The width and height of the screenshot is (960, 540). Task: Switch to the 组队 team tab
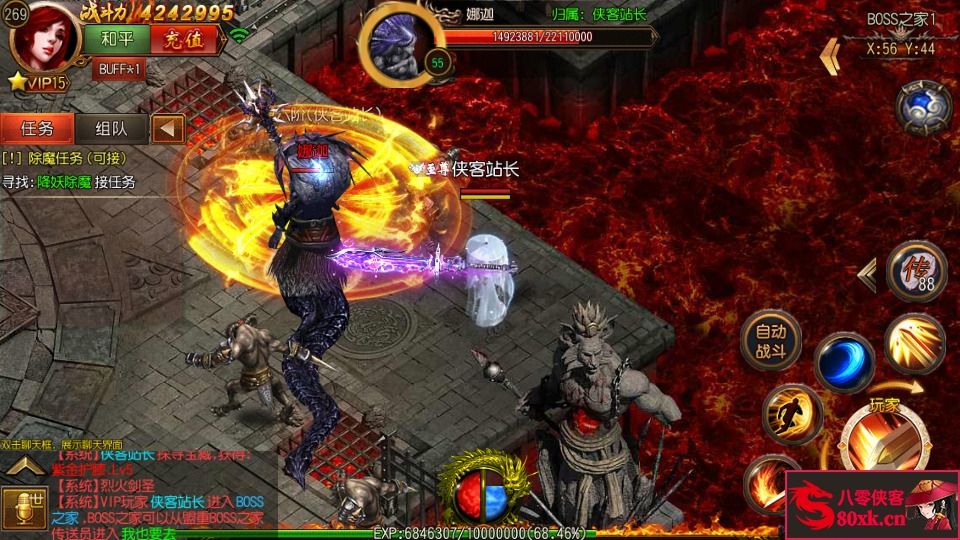pos(111,128)
